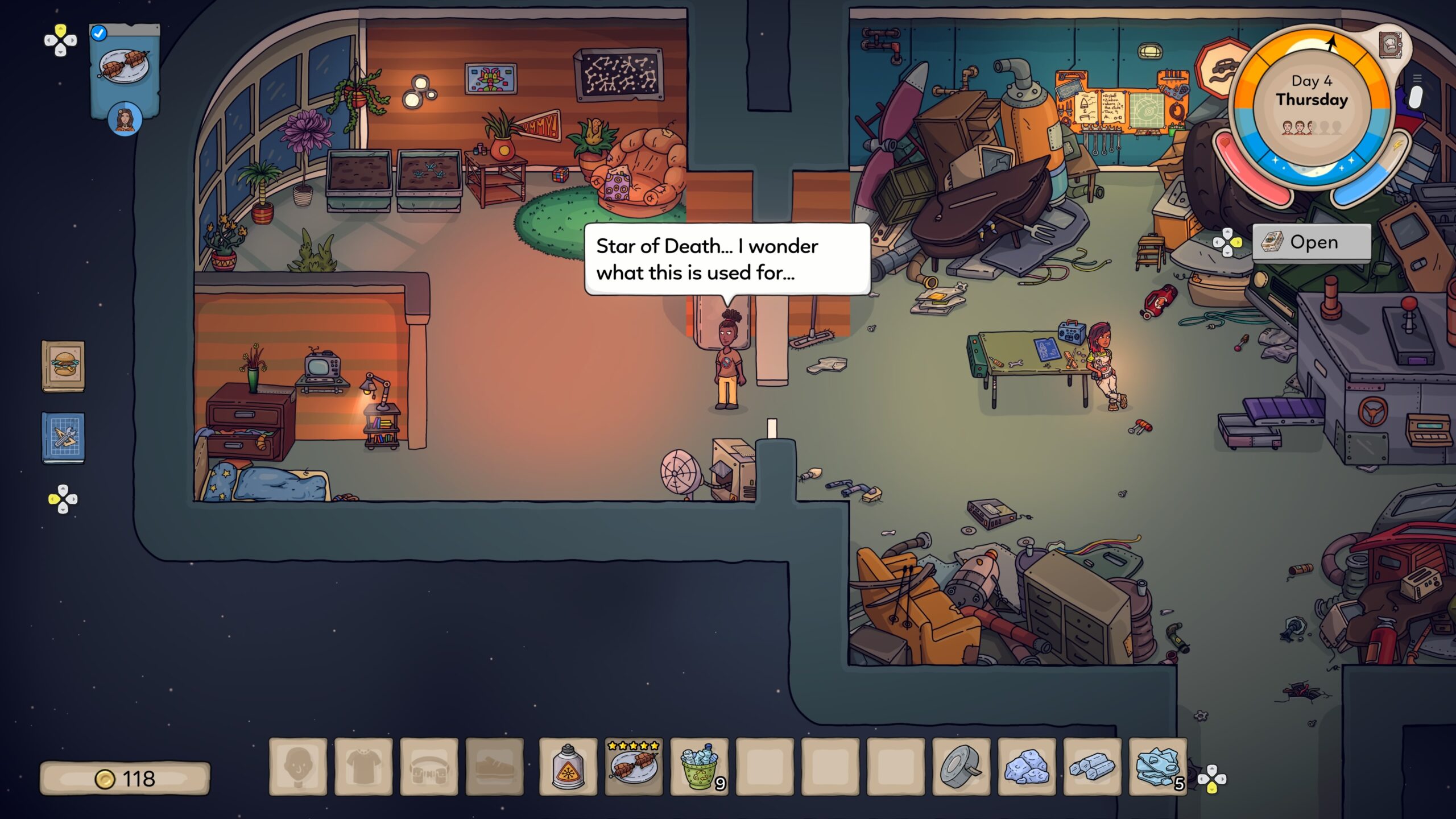Select the blue ore rocks slot
Viewport: 1456px width, 819px height.
(x=1027, y=766)
